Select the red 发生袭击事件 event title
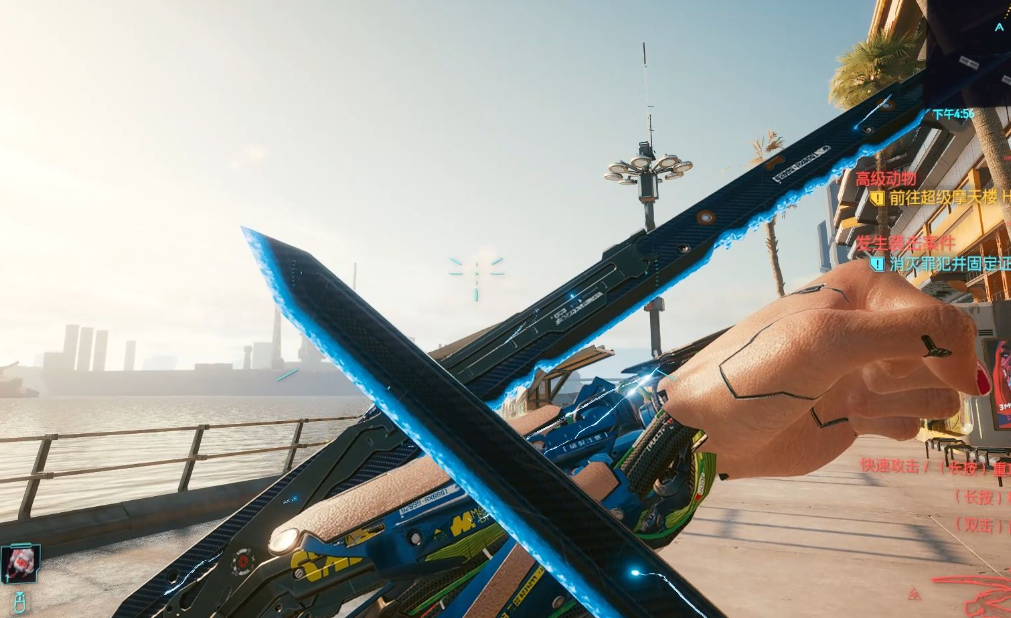This screenshot has width=1011, height=618. pos(906,243)
